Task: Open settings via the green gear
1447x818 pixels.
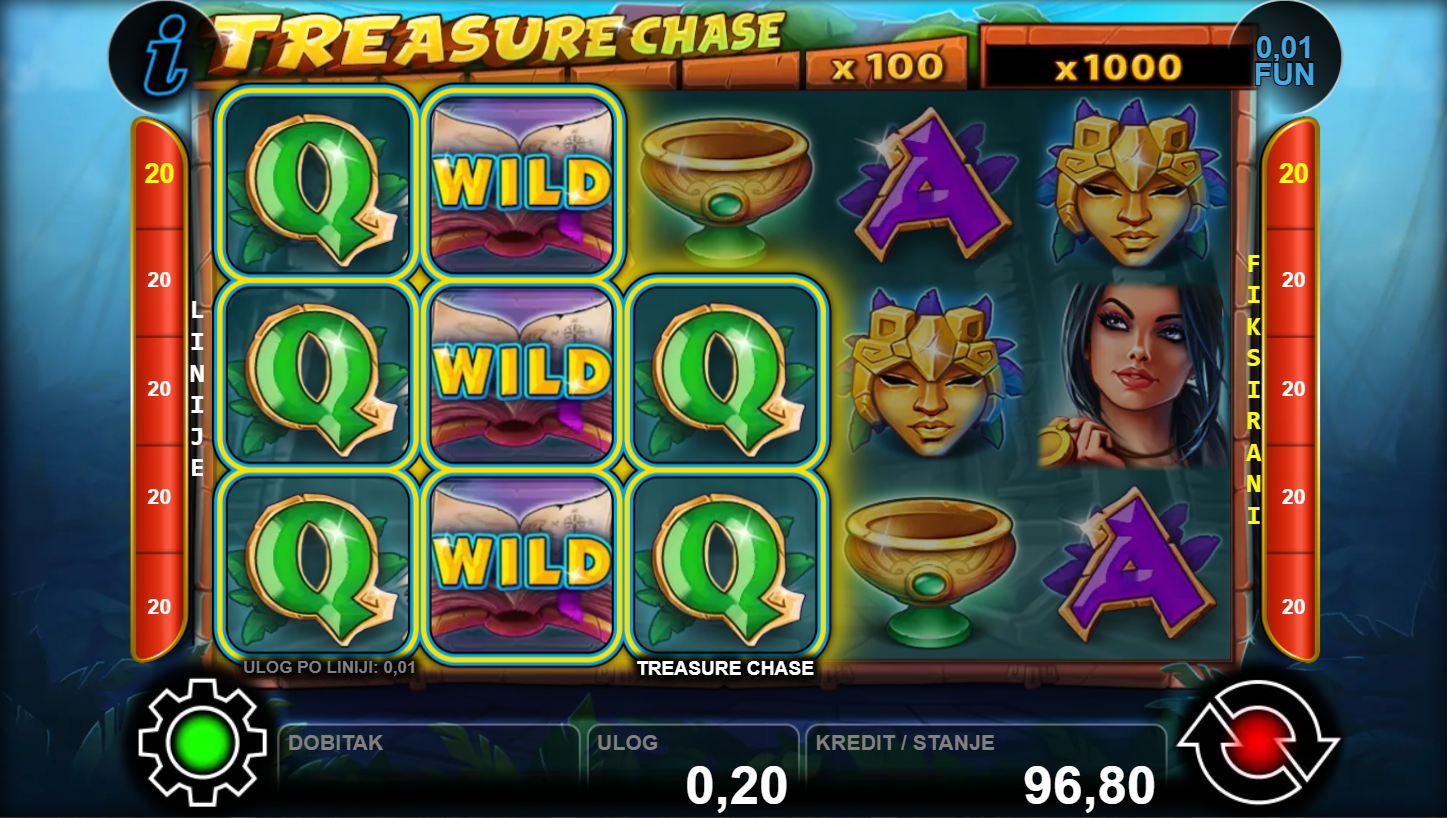Action: point(203,743)
